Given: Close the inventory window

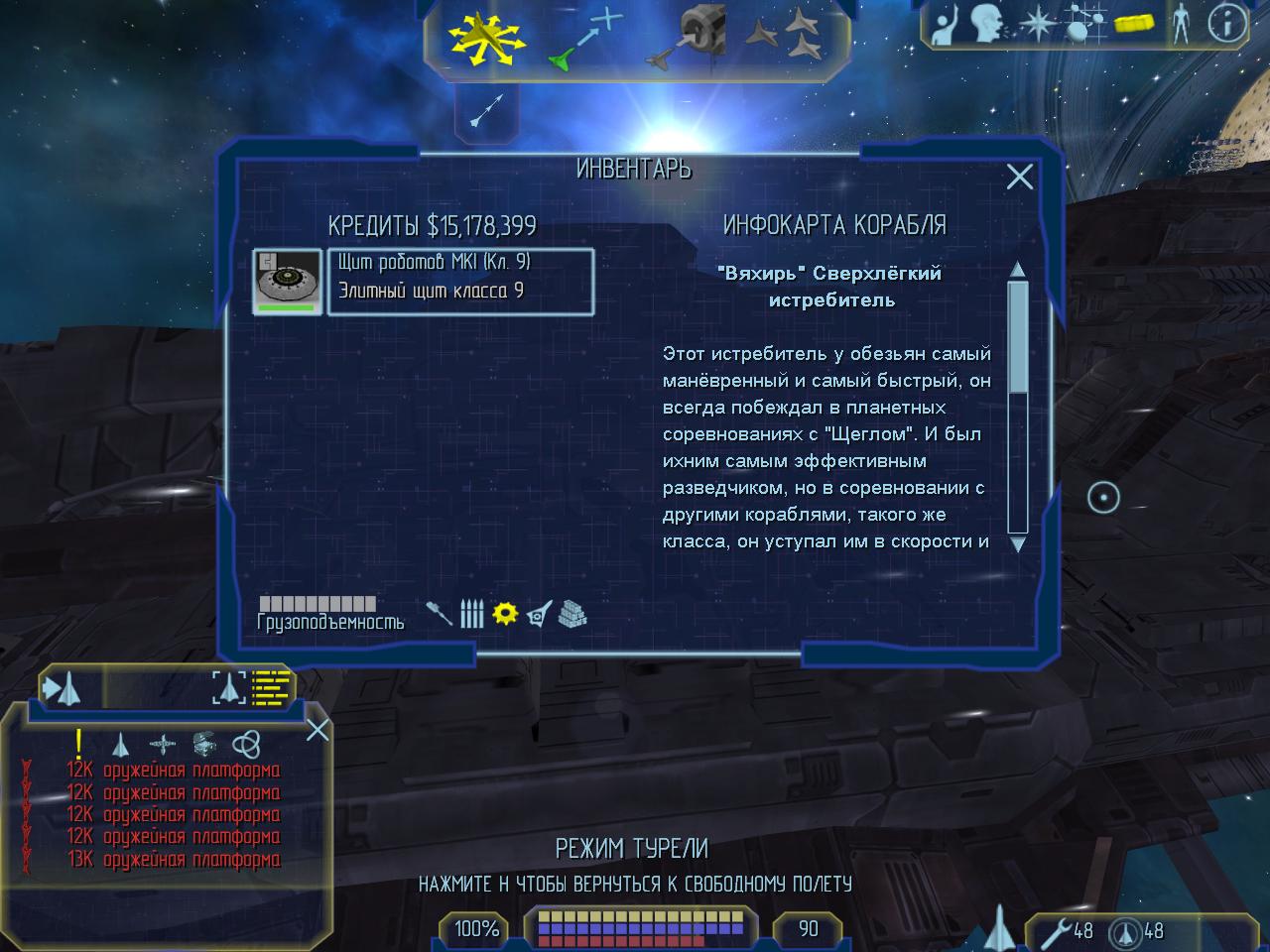Looking at the screenshot, I should (x=1020, y=177).
